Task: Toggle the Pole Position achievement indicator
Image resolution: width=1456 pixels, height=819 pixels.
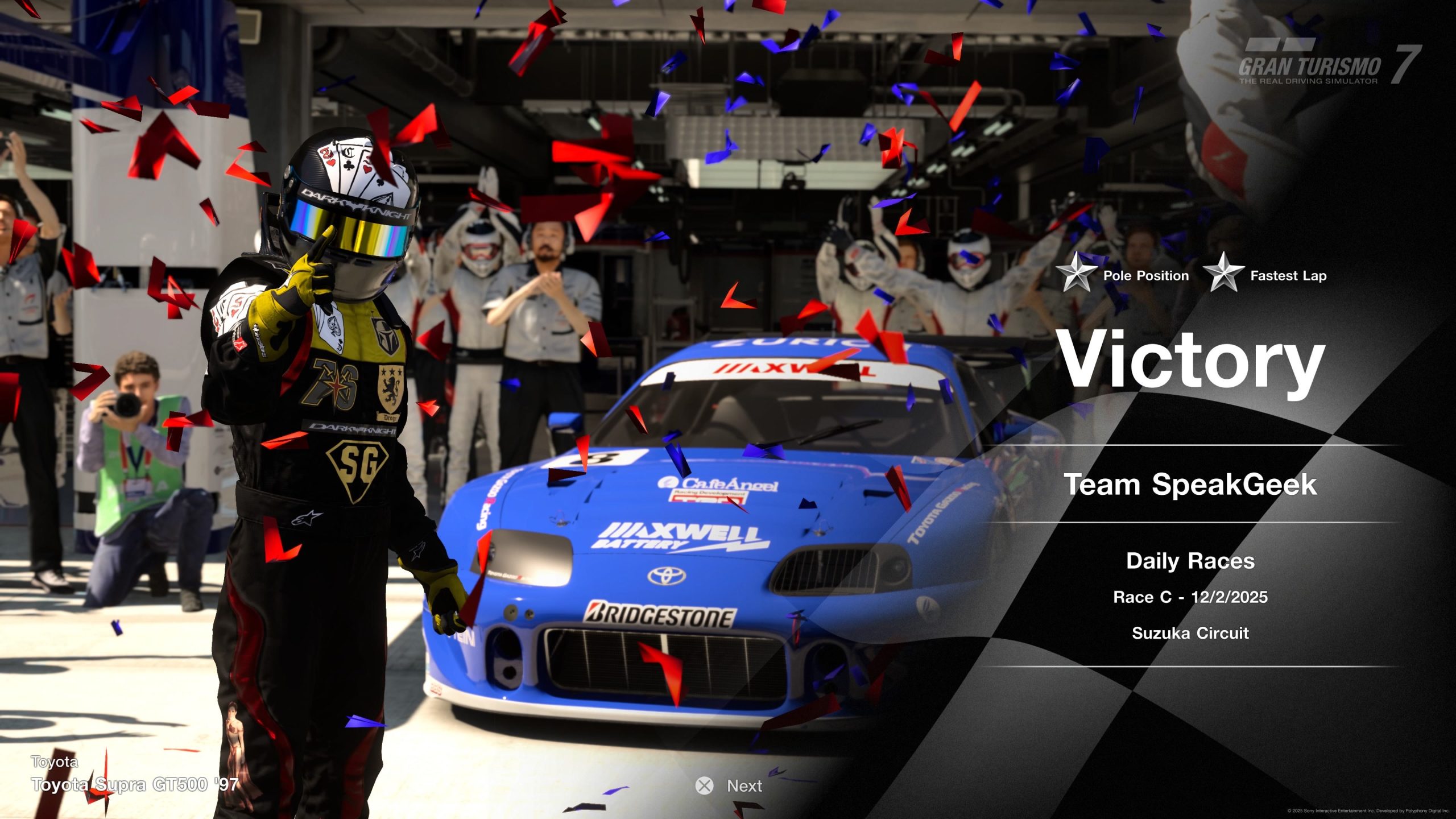Action: (1146, 276)
